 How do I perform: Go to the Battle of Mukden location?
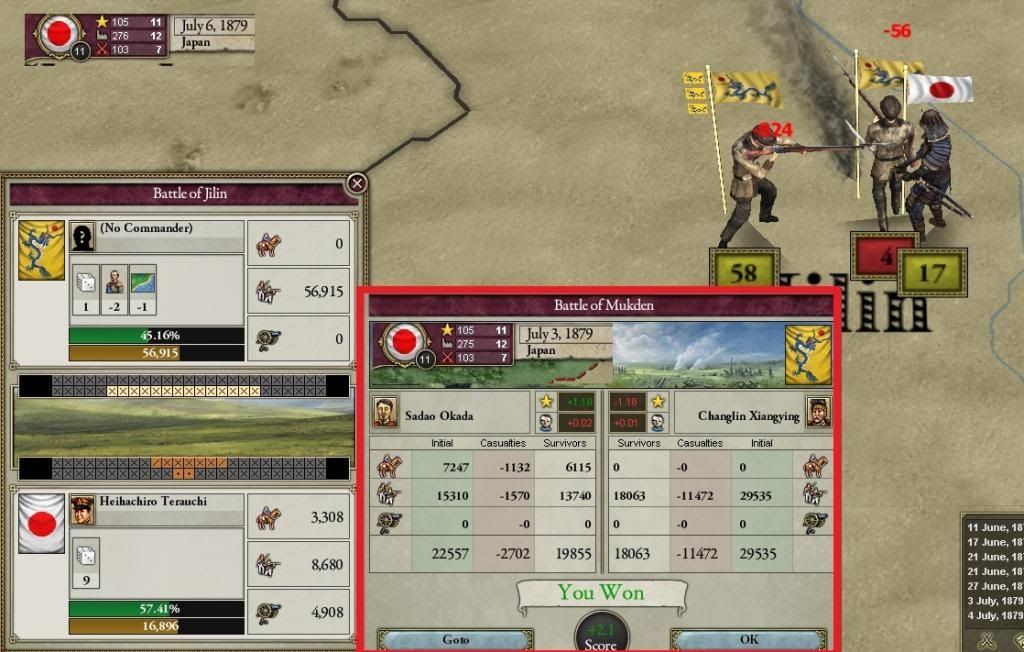pos(455,639)
